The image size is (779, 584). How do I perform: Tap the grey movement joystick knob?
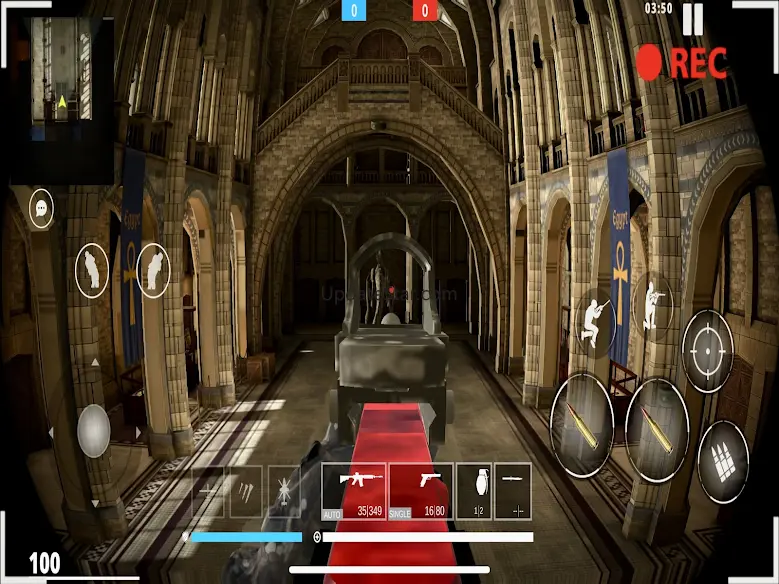(x=94, y=430)
